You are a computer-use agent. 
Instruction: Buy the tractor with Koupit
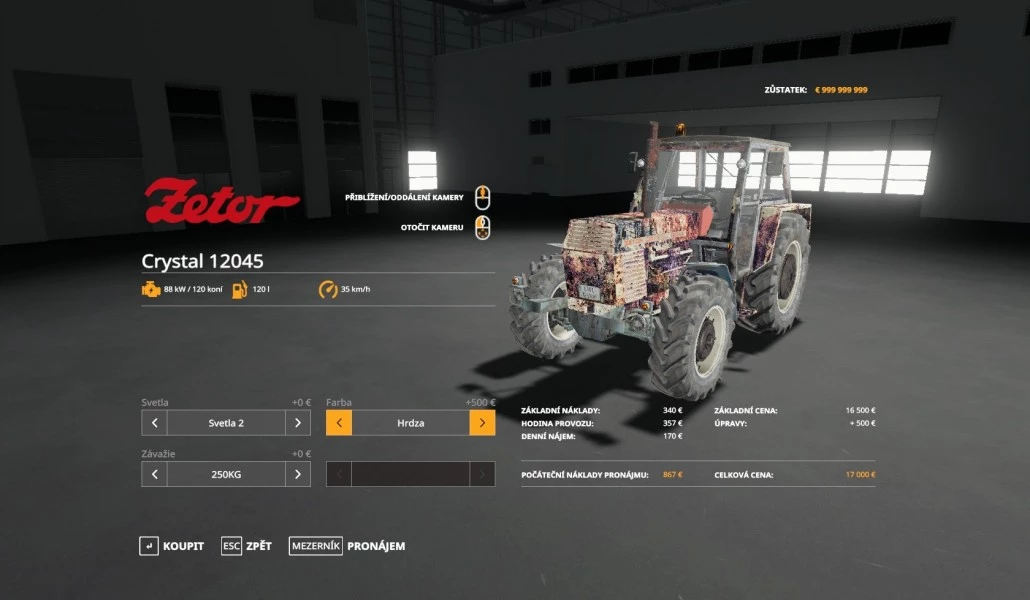point(171,546)
